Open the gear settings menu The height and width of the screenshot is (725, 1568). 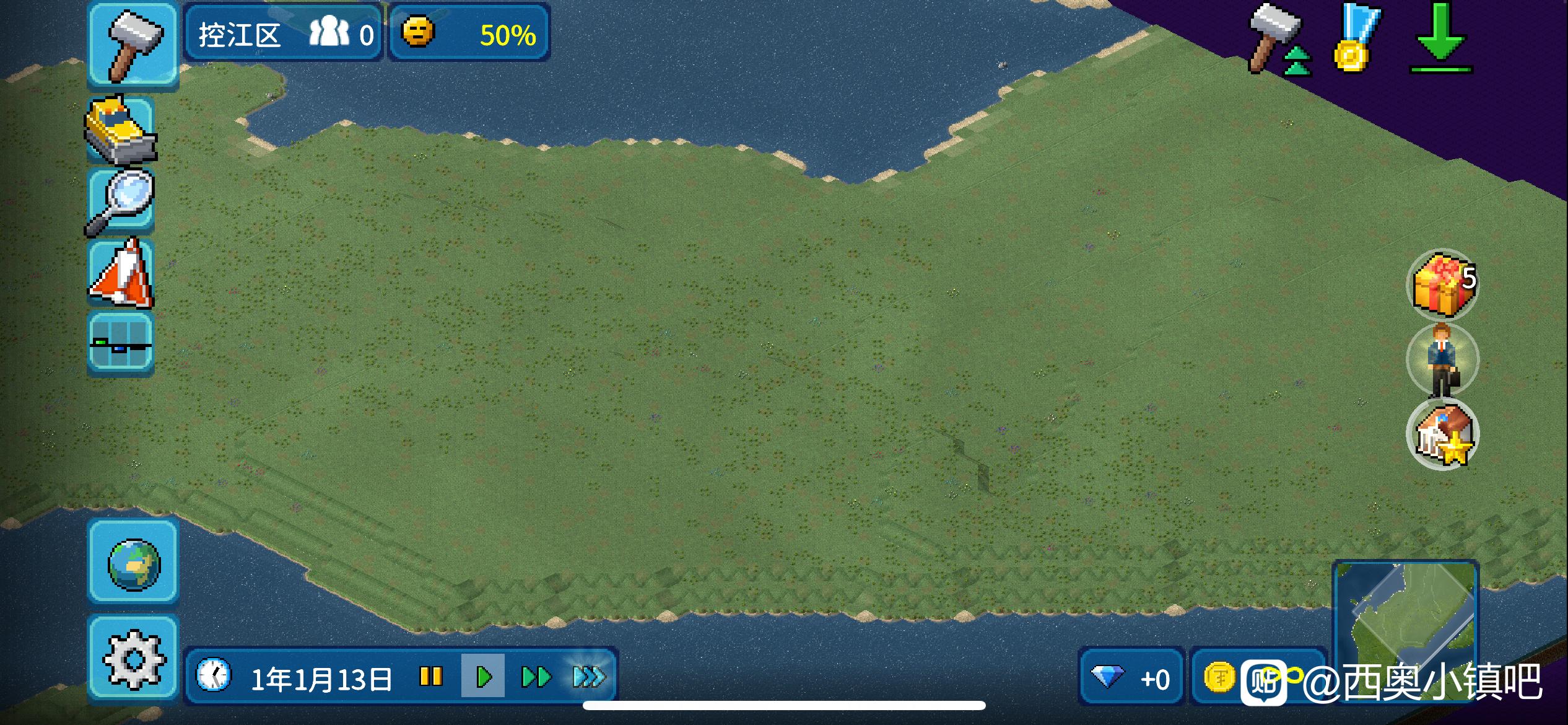coord(134,659)
